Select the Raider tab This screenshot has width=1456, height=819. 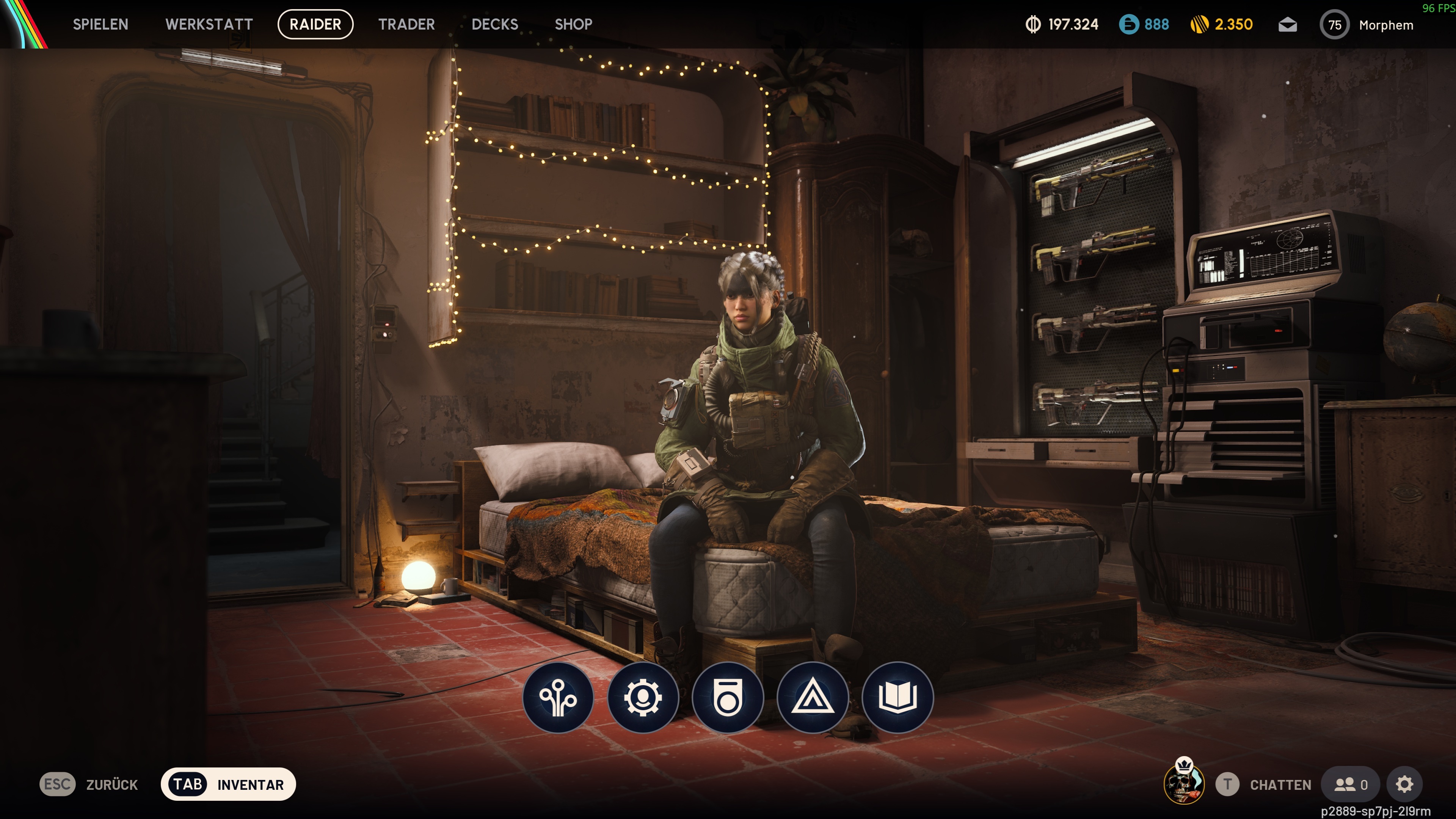pyautogui.click(x=315, y=24)
